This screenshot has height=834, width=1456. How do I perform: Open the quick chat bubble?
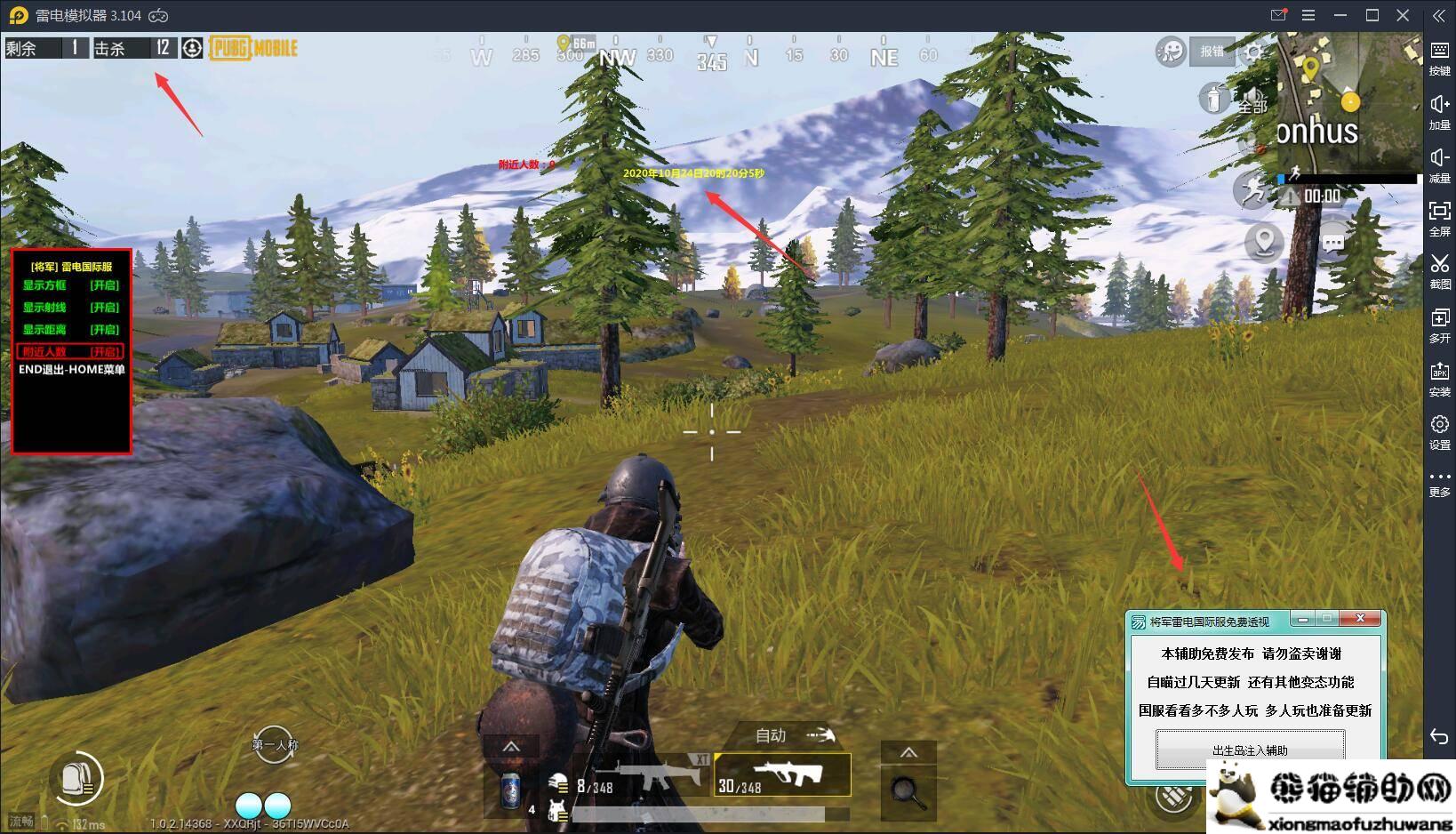coord(1332,242)
